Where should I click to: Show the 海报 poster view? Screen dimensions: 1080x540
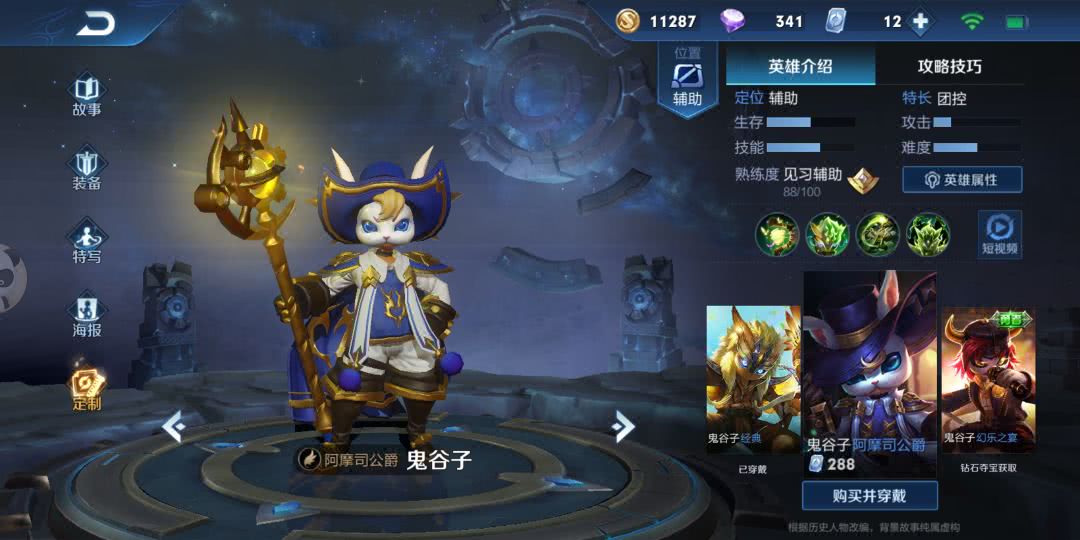(x=87, y=315)
